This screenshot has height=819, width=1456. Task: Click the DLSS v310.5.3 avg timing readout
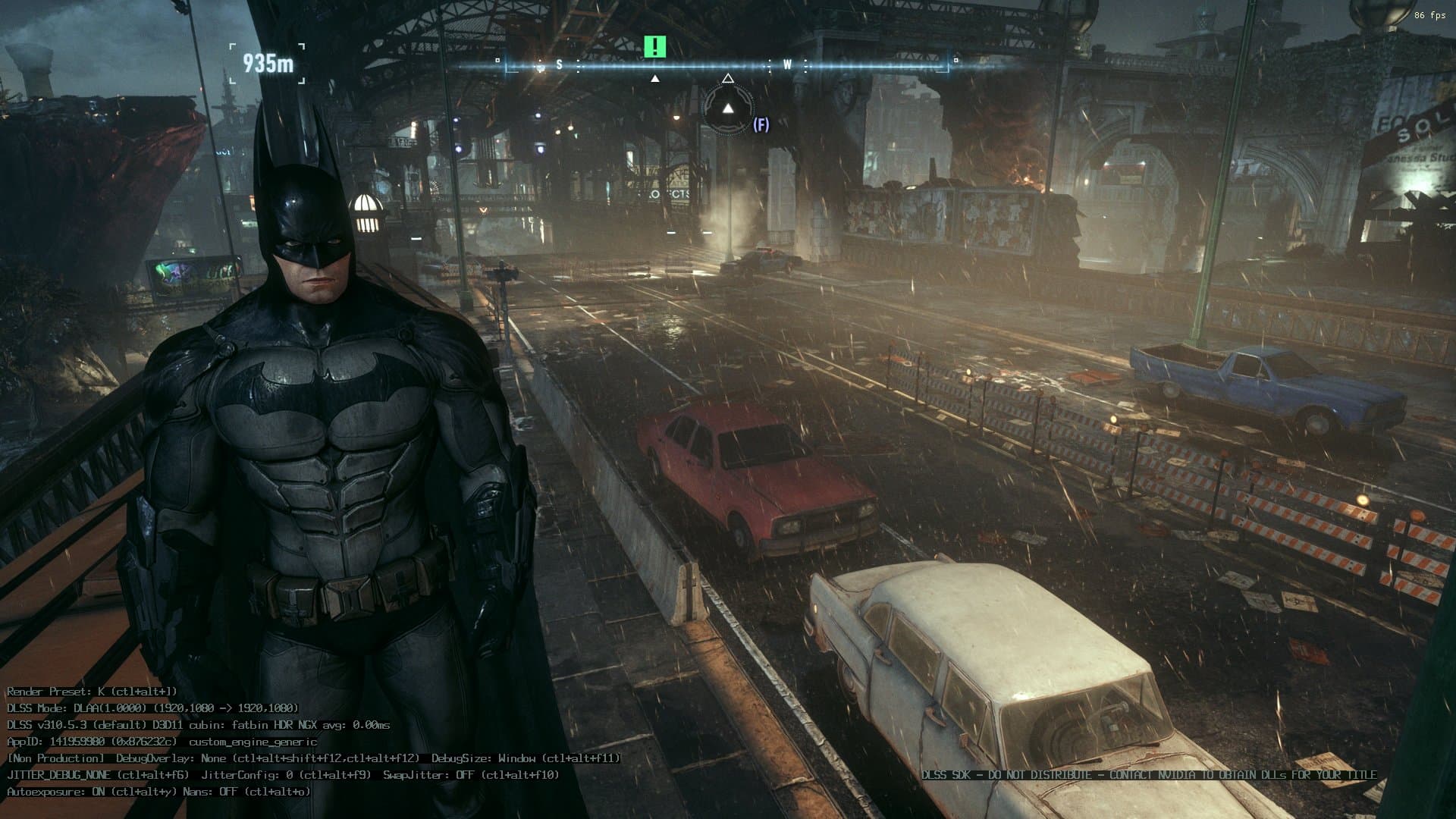pyautogui.click(x=197, y=726)
